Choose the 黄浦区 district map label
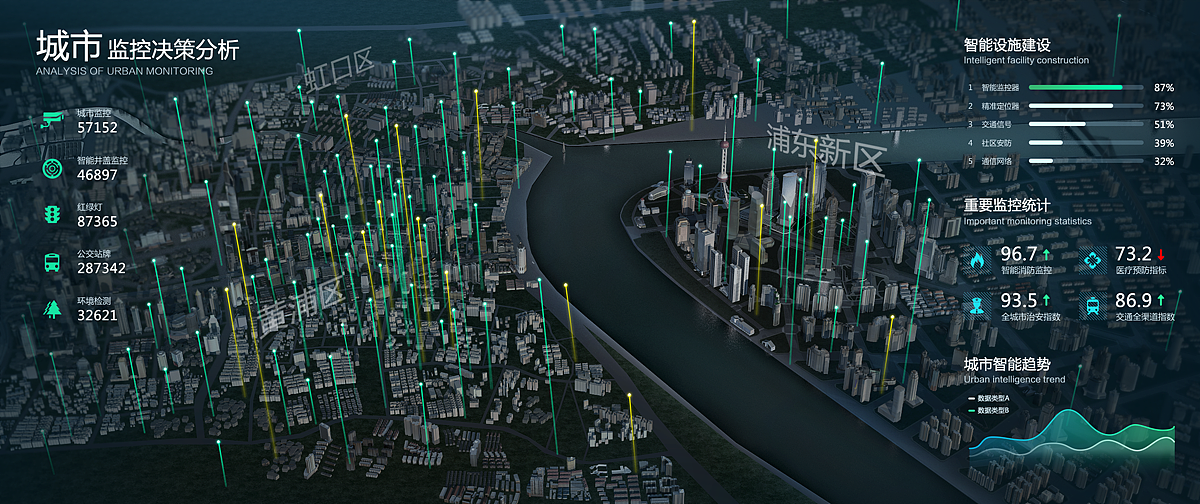Screen dimensions: 1200x504 tap(299, 305)
